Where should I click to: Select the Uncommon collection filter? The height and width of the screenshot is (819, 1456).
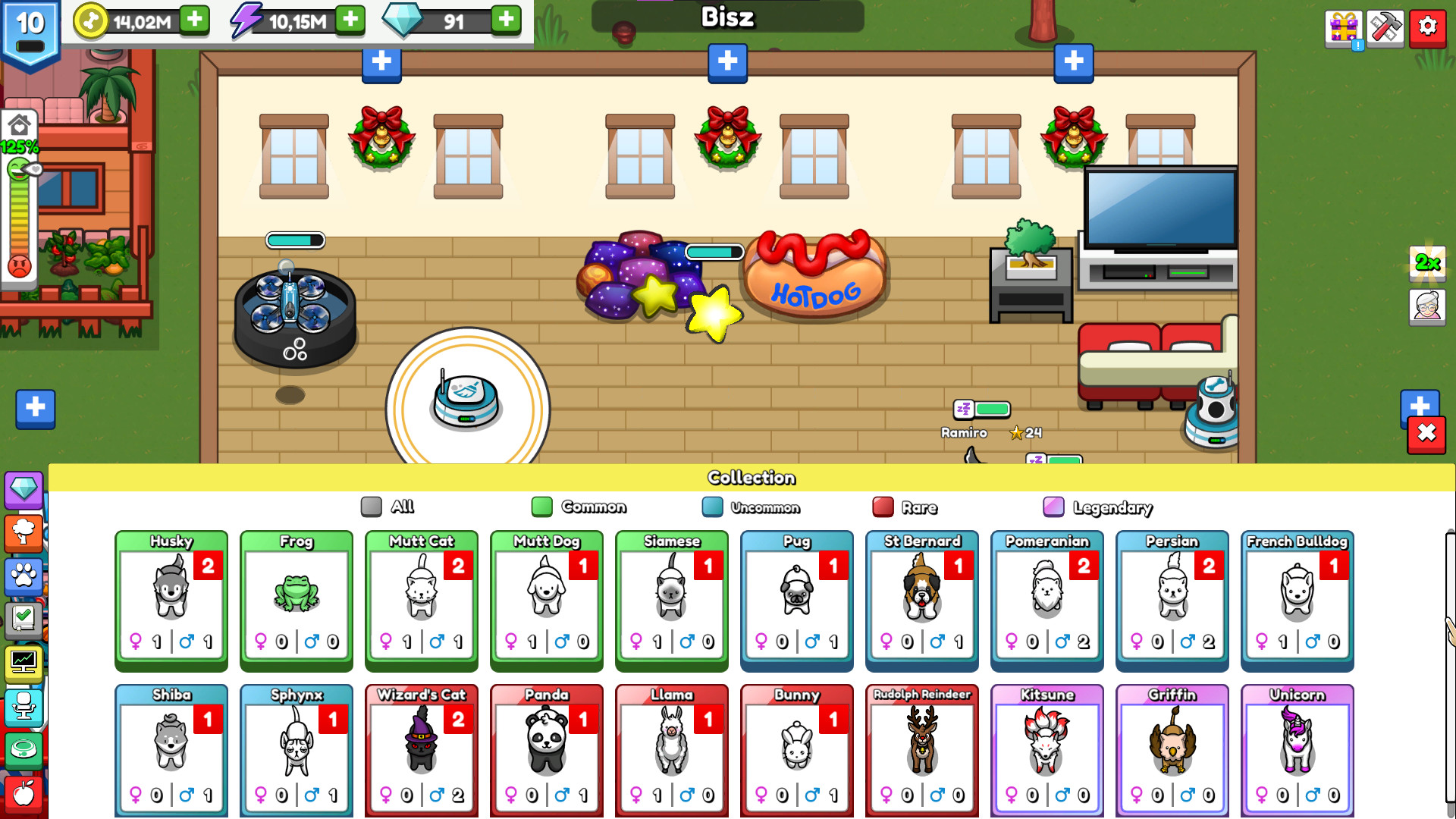713,507
